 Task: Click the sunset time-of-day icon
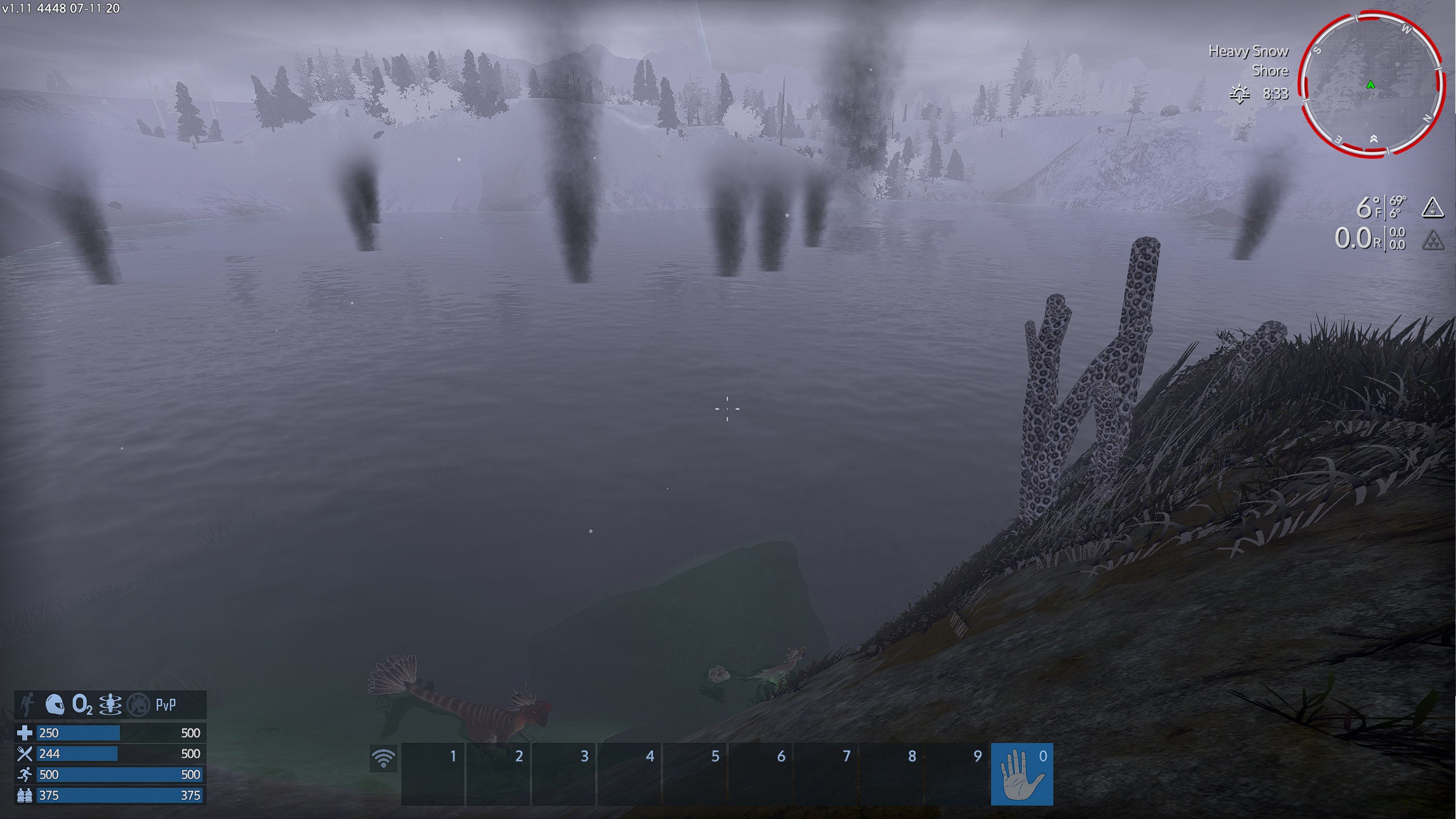pos(1239,94)
